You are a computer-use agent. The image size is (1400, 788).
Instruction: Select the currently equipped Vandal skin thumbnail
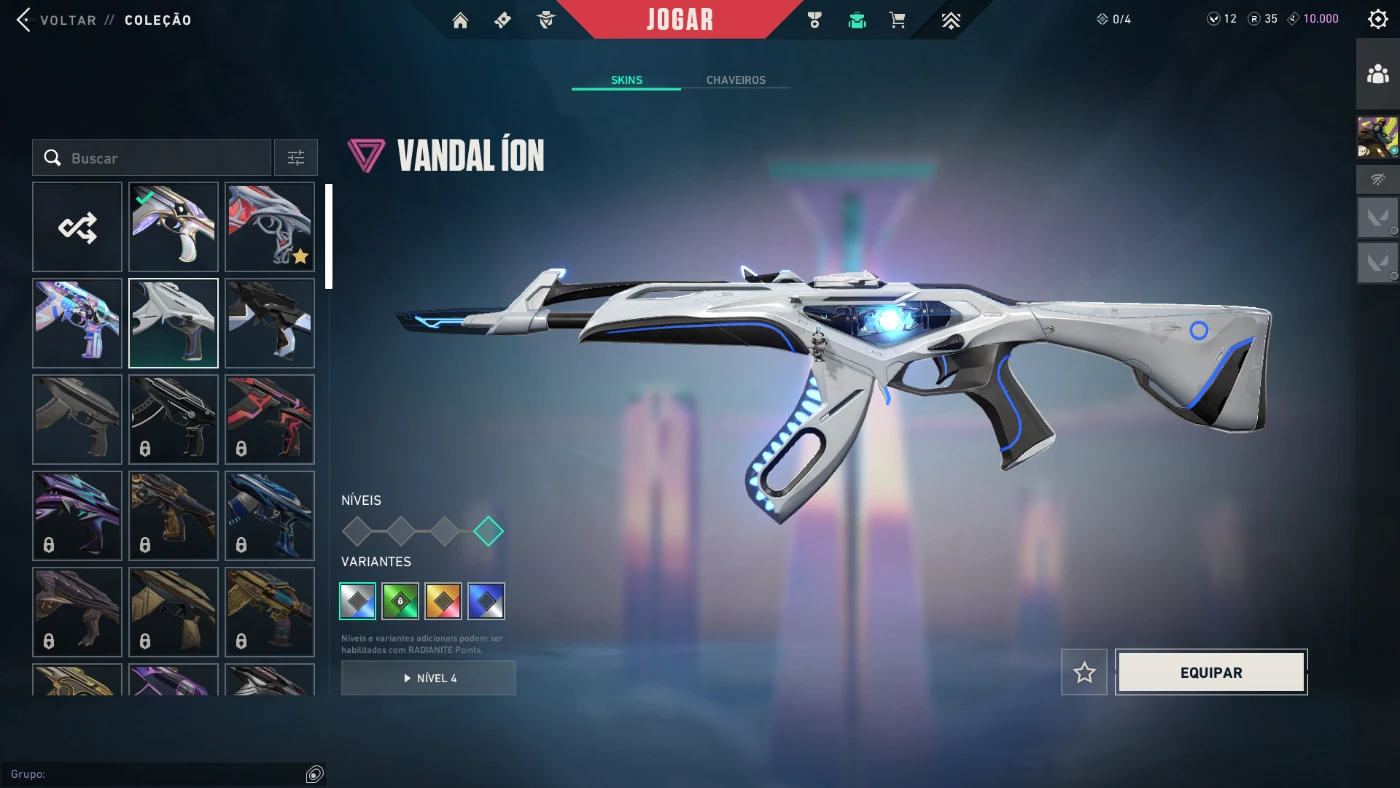[x=173, y=227]
